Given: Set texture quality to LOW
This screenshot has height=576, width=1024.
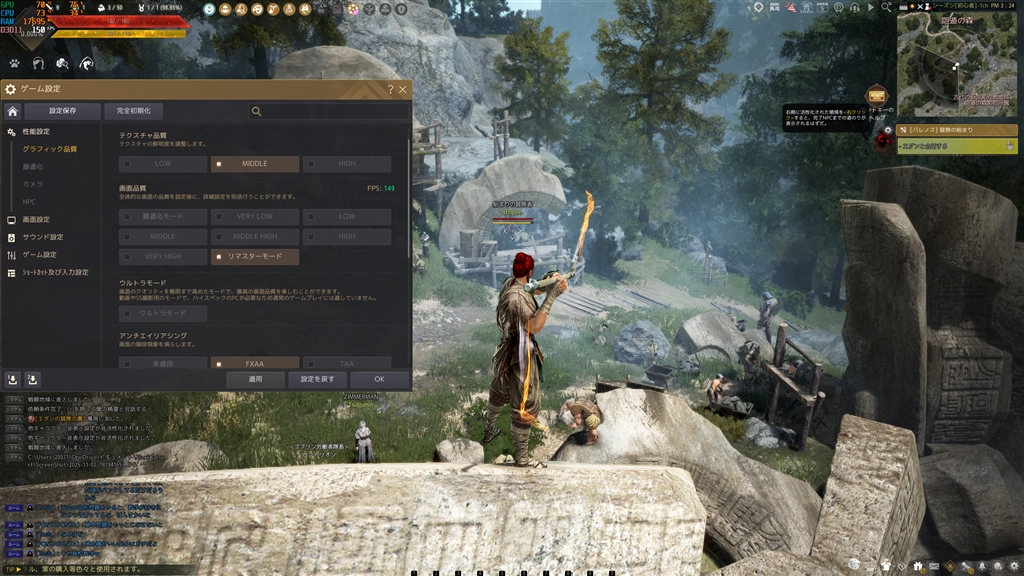Looking at the screenshot, I should [x=163, y=164].
